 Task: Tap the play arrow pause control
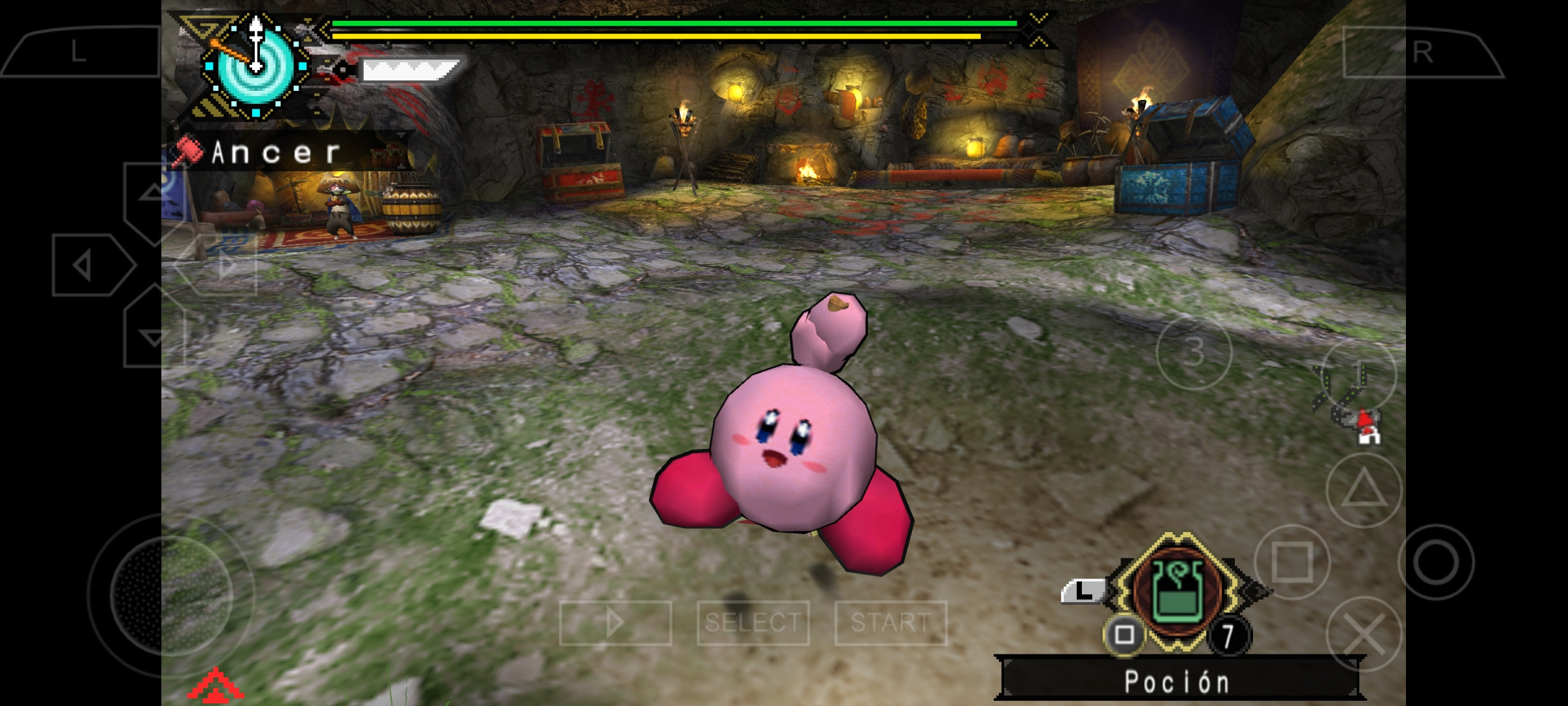click(614, 622)
